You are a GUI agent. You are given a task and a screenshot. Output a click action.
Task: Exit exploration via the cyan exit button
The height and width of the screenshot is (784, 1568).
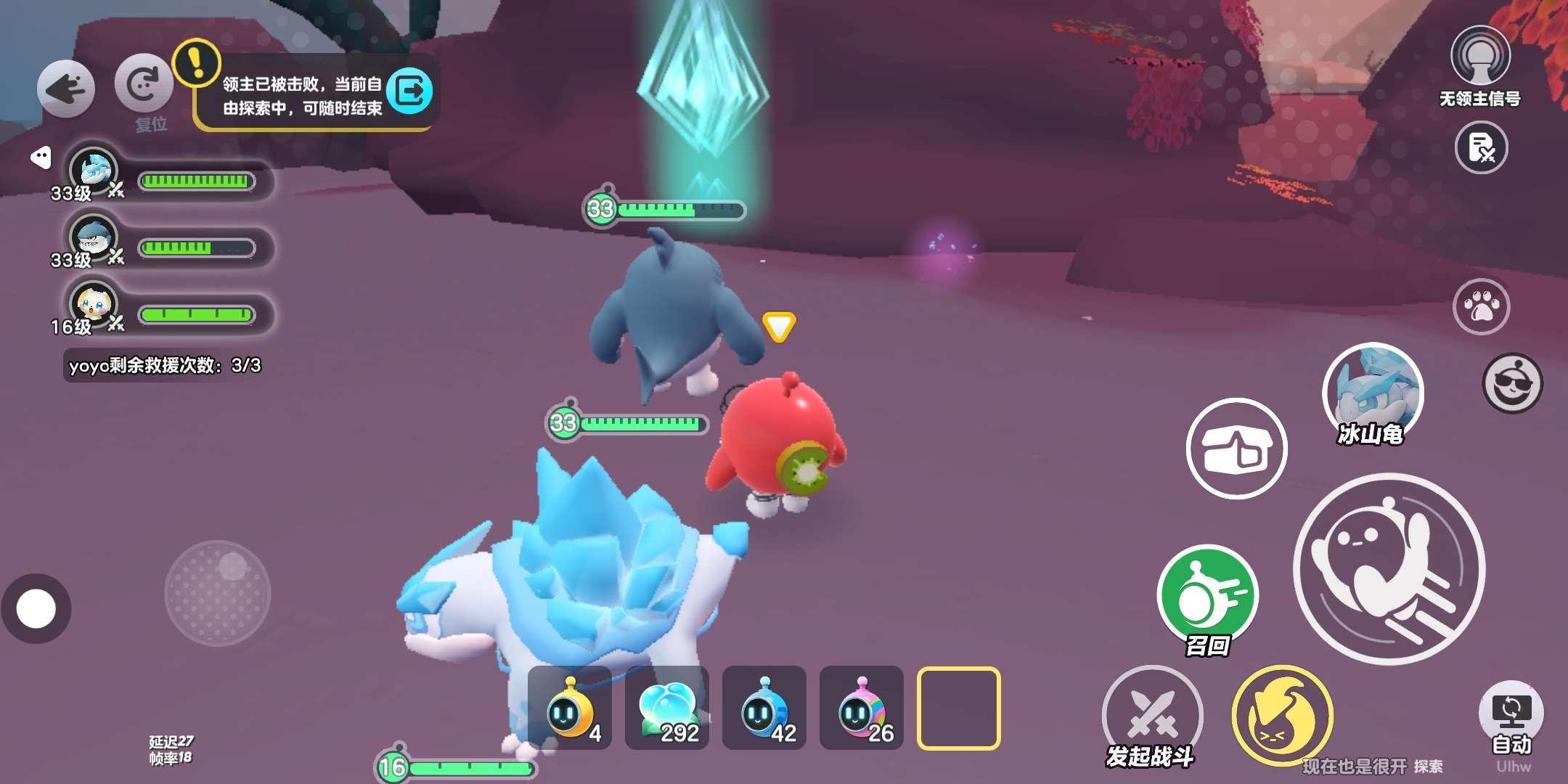pos(410,91)
